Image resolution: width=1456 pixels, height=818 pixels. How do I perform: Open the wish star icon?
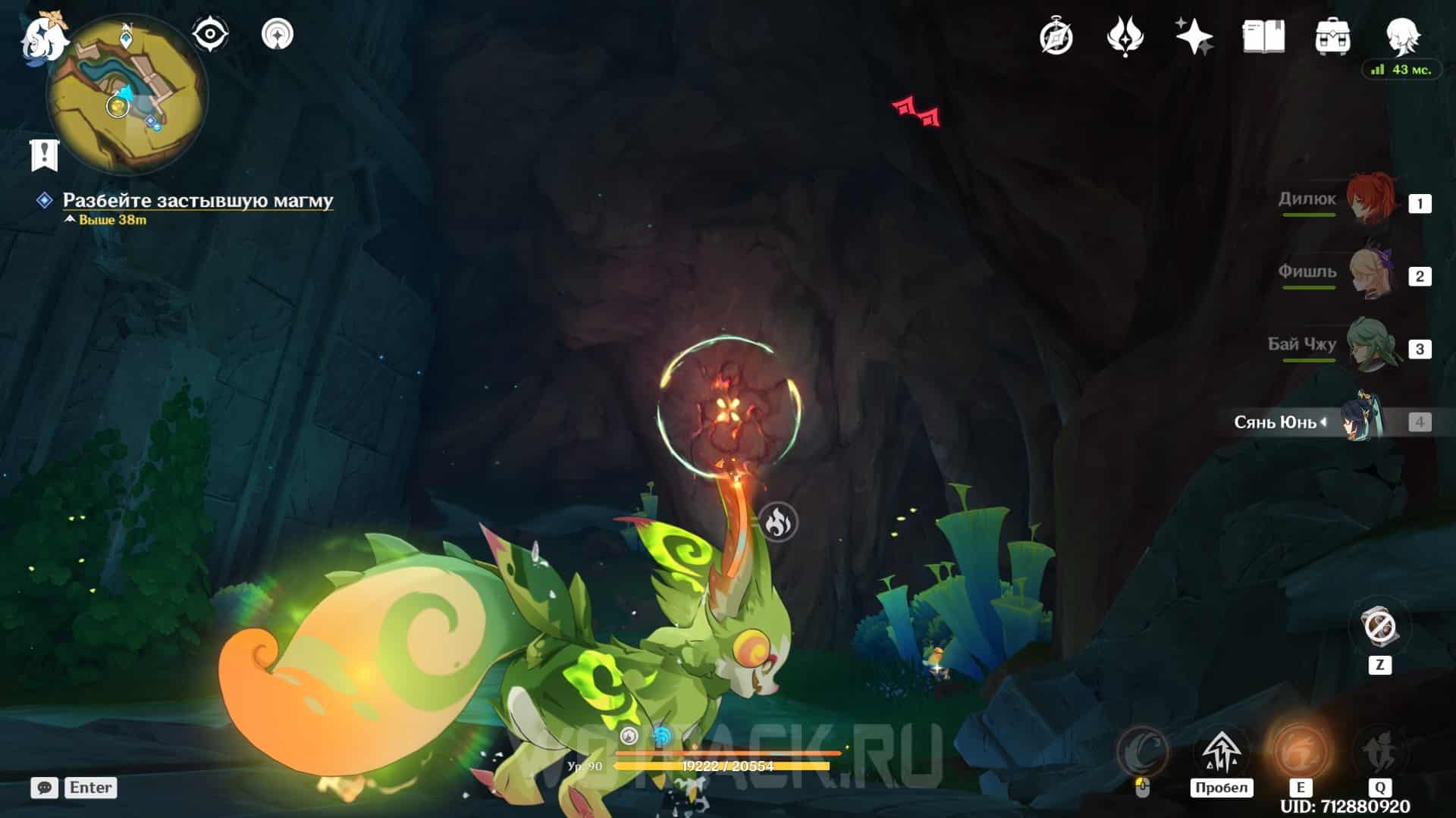point(1194,36)
